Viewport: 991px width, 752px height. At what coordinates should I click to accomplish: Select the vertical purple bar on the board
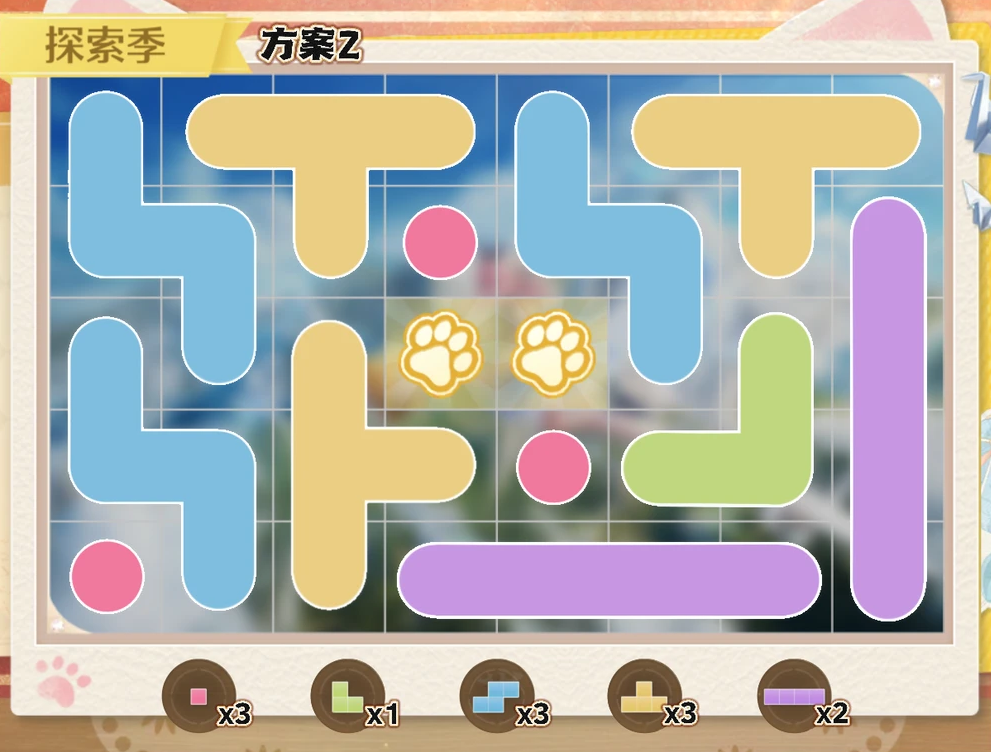pos(888,408)
